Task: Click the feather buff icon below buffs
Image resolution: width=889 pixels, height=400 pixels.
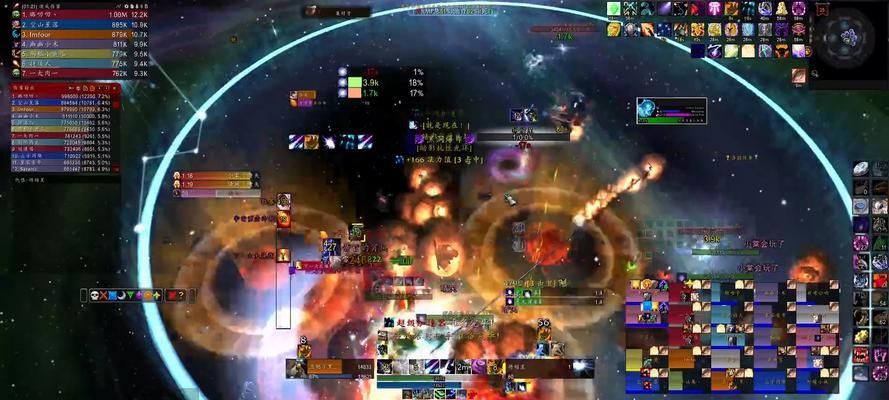Action: pos(798,75)
